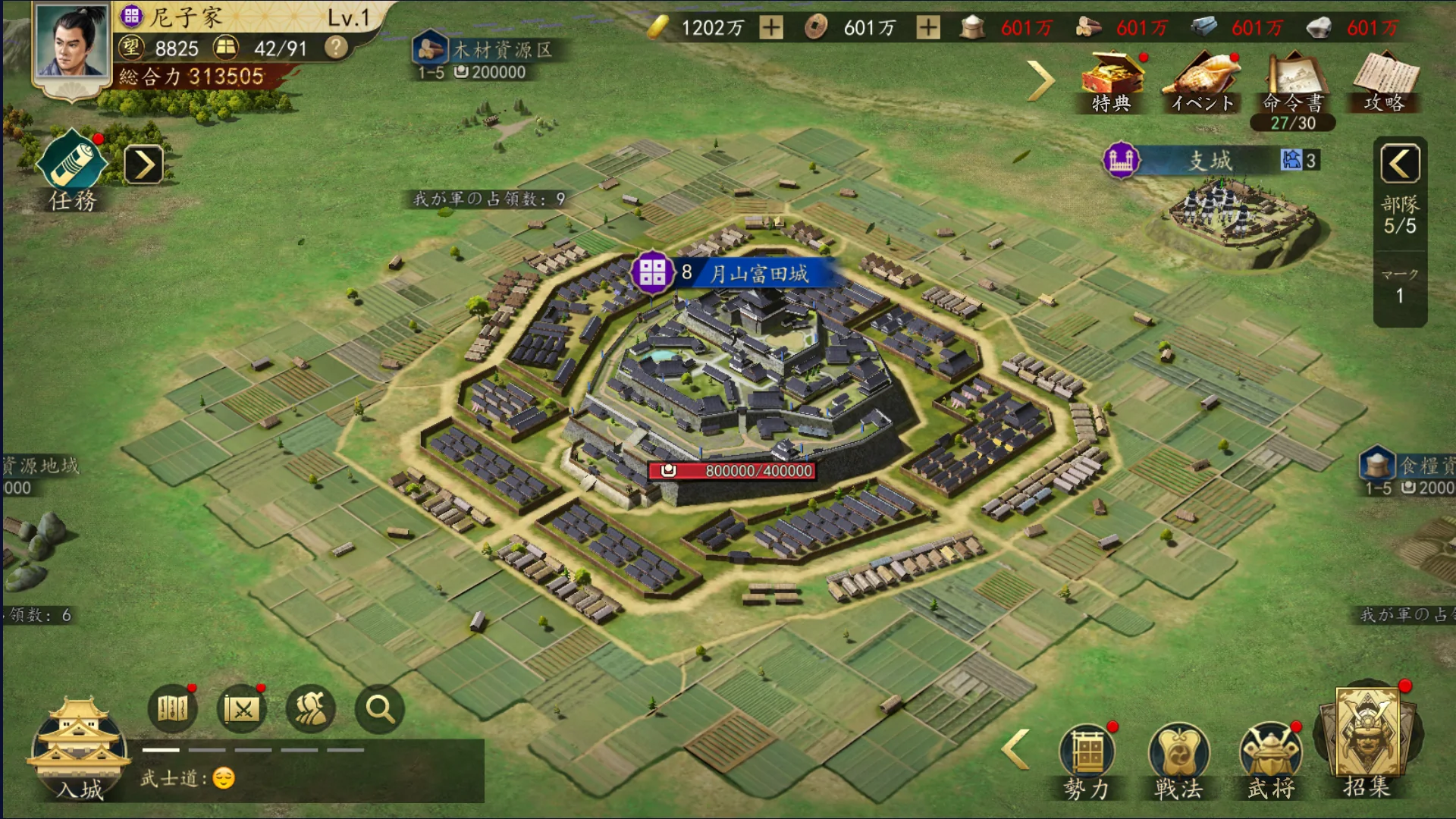The image size is (1456, 819).
Task: Open the 武将 generals menu
Action: [x=1271, y=760]
